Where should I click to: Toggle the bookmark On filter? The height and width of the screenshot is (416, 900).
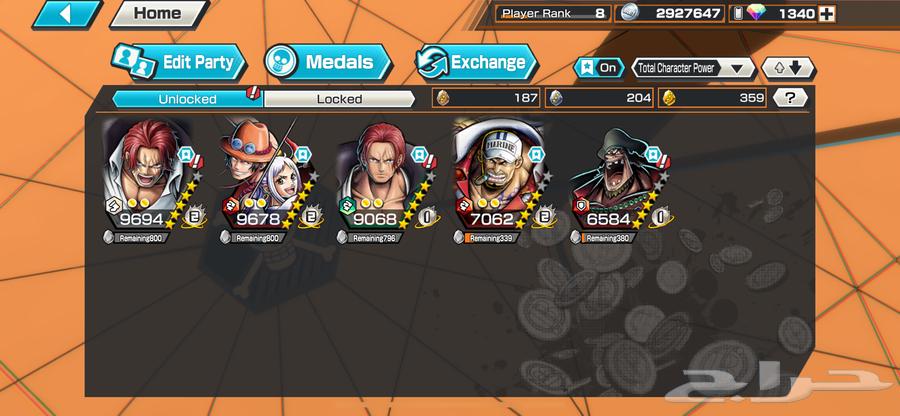pyautogui.click(x=598, y=68)
